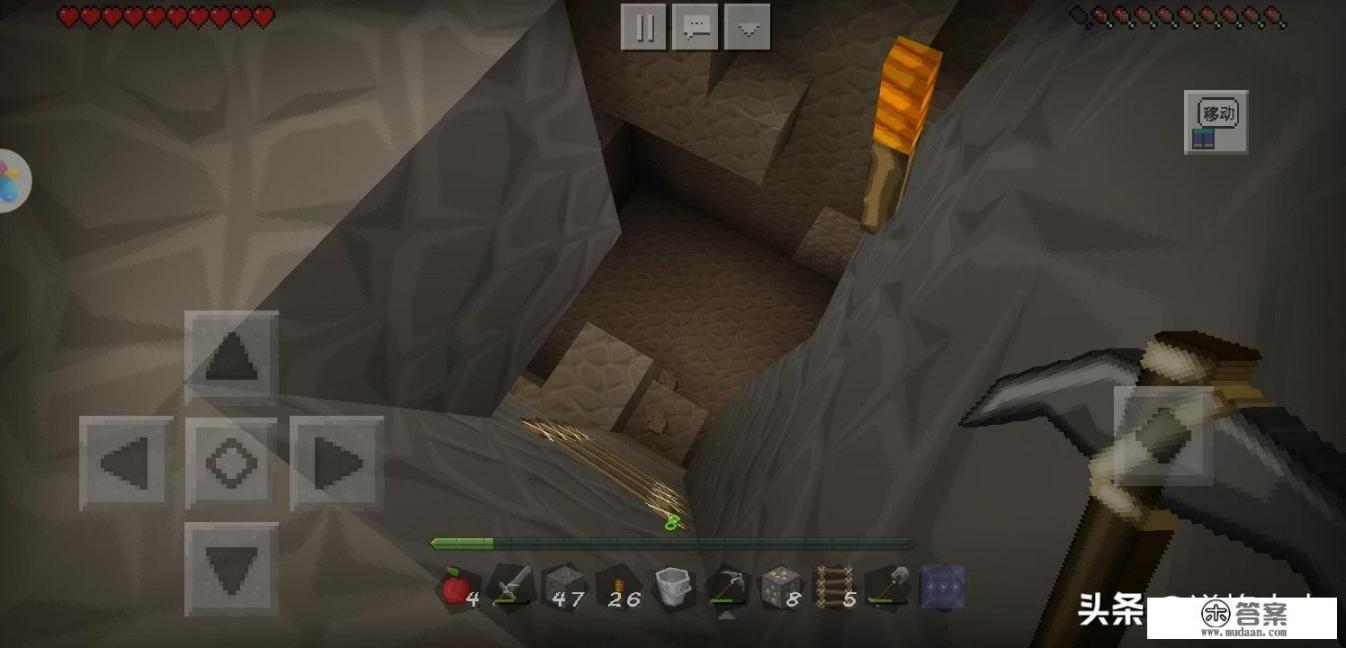This screenshot has width=1346, height=648.
Task: Choose the ladders in the hotbar
Action: tap(834, 587)
